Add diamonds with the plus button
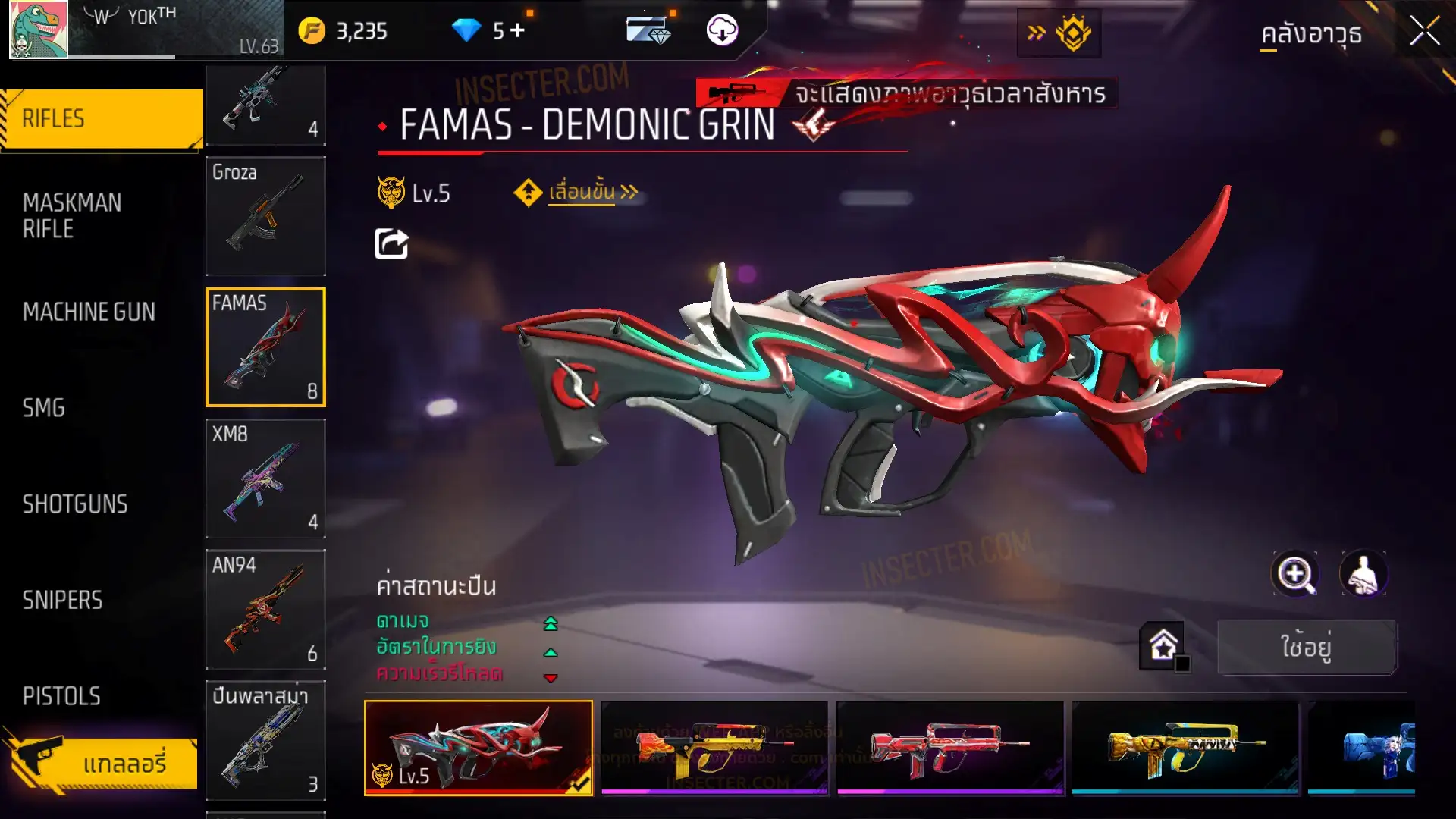Screen dimensions: 1456x819 coord(518,30)
